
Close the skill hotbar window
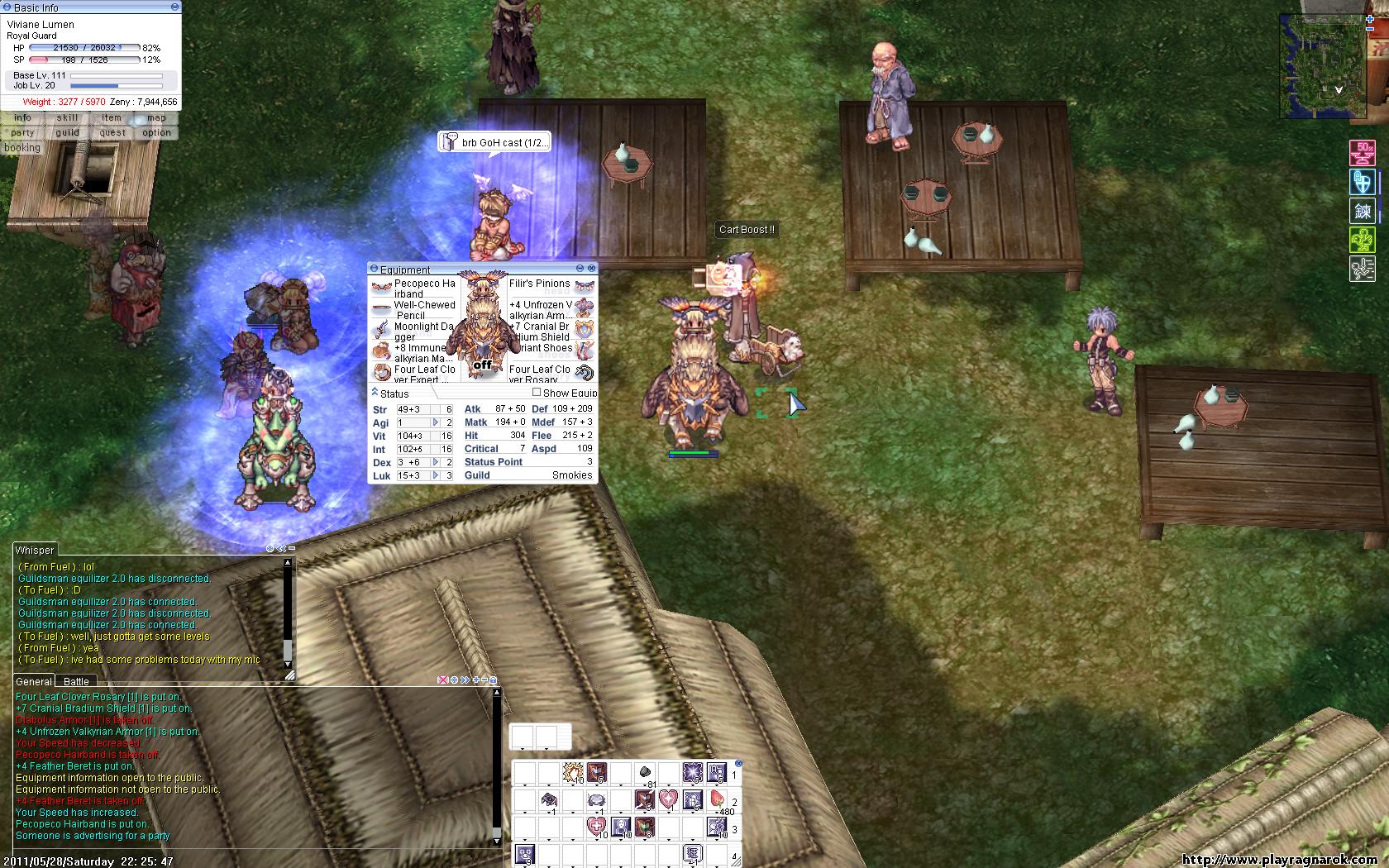(738, 764)
